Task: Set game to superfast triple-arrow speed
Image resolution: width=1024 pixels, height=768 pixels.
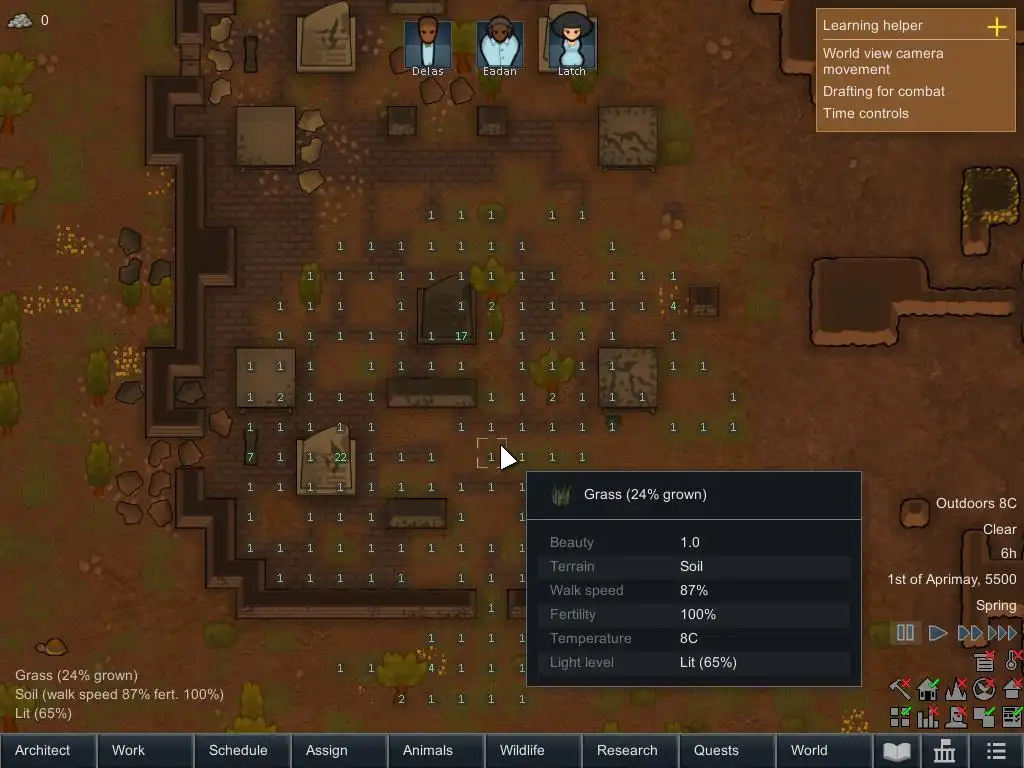Action: tap(1002, 632)
